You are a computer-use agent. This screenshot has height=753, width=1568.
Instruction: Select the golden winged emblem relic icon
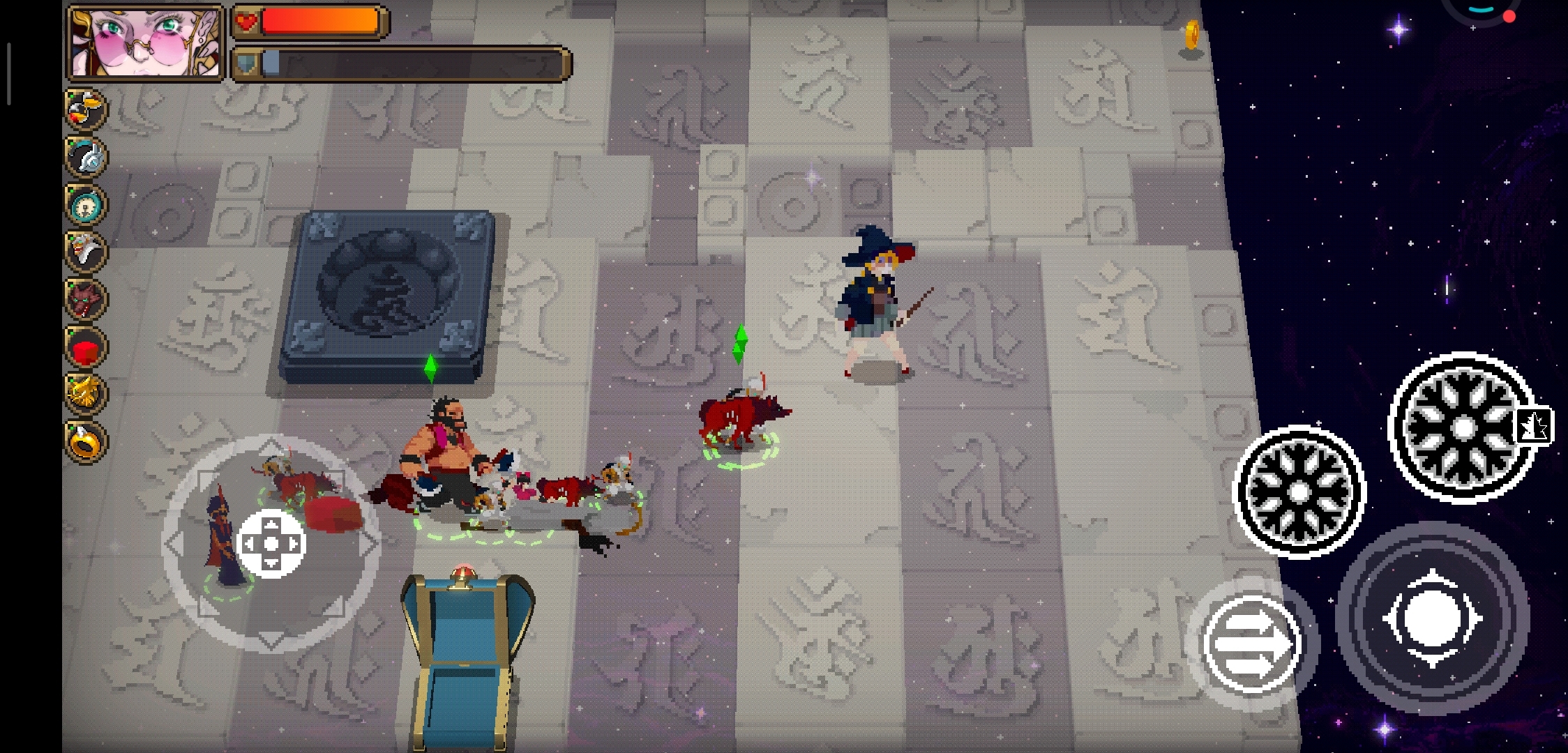(x=86, y=394)
